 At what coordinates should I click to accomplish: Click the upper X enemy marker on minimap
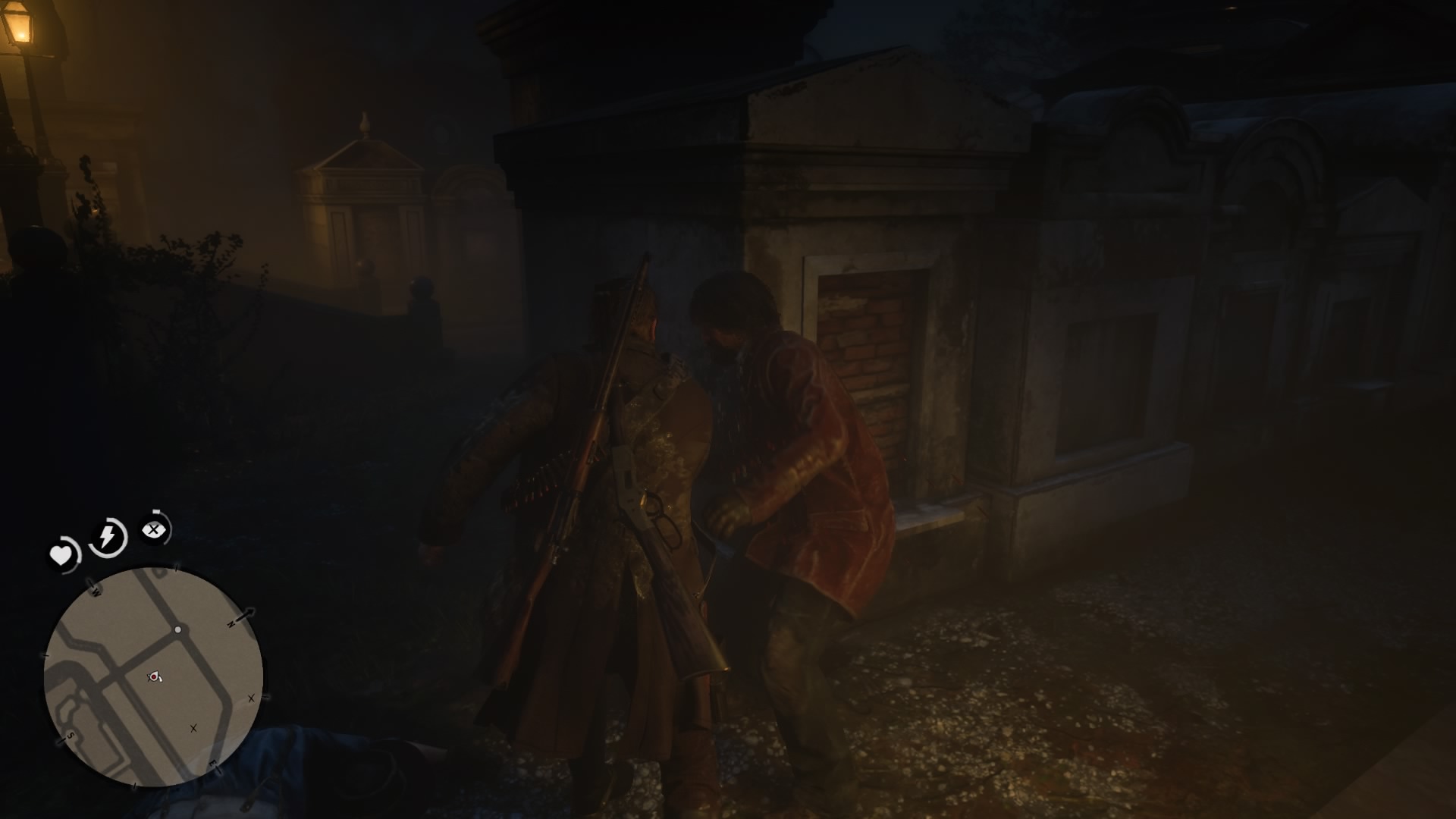click(252, 698)
